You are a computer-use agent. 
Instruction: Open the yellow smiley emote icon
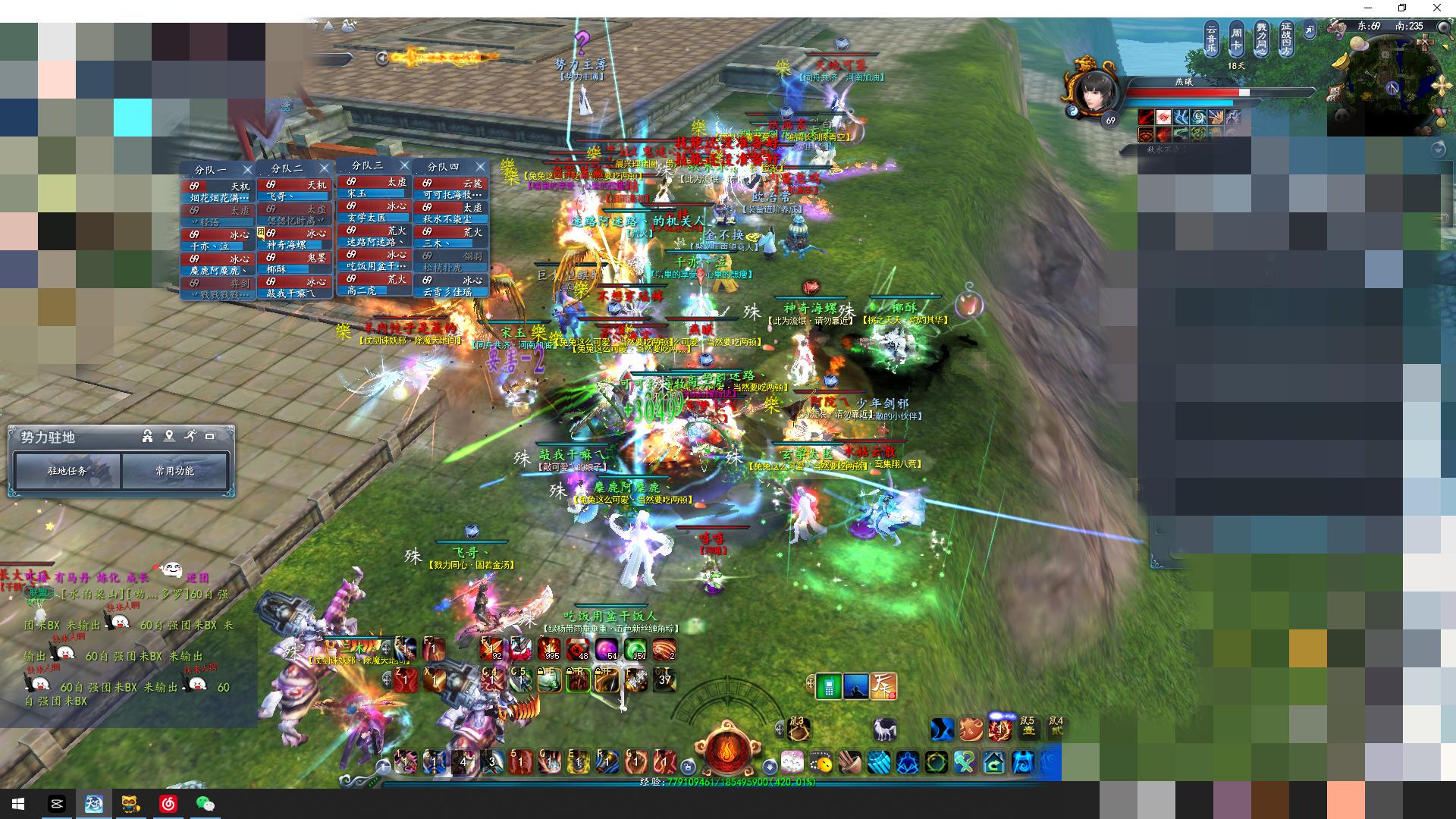point(821,762)
